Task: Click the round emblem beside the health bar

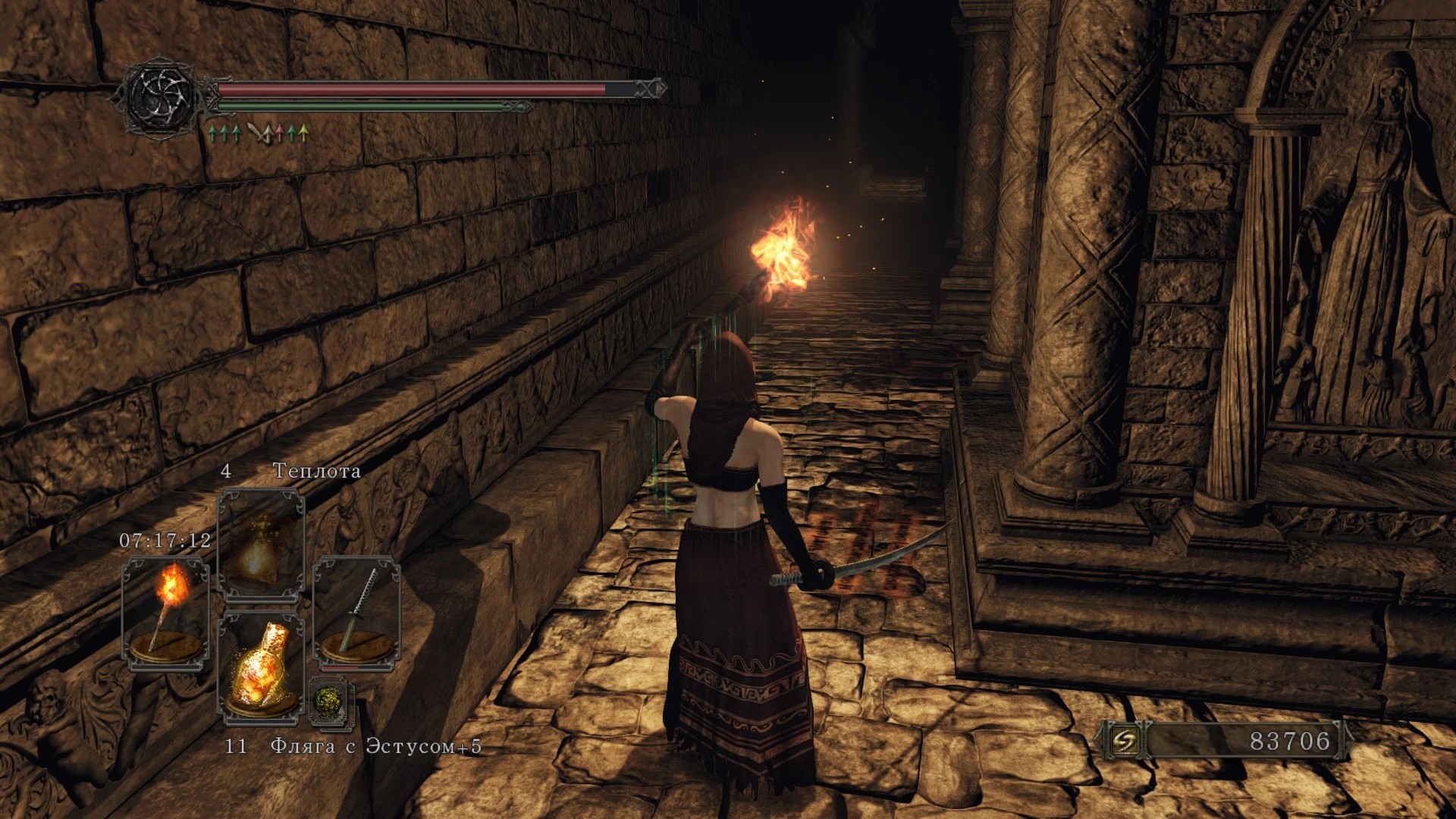Action: click(x=161, y=97)
